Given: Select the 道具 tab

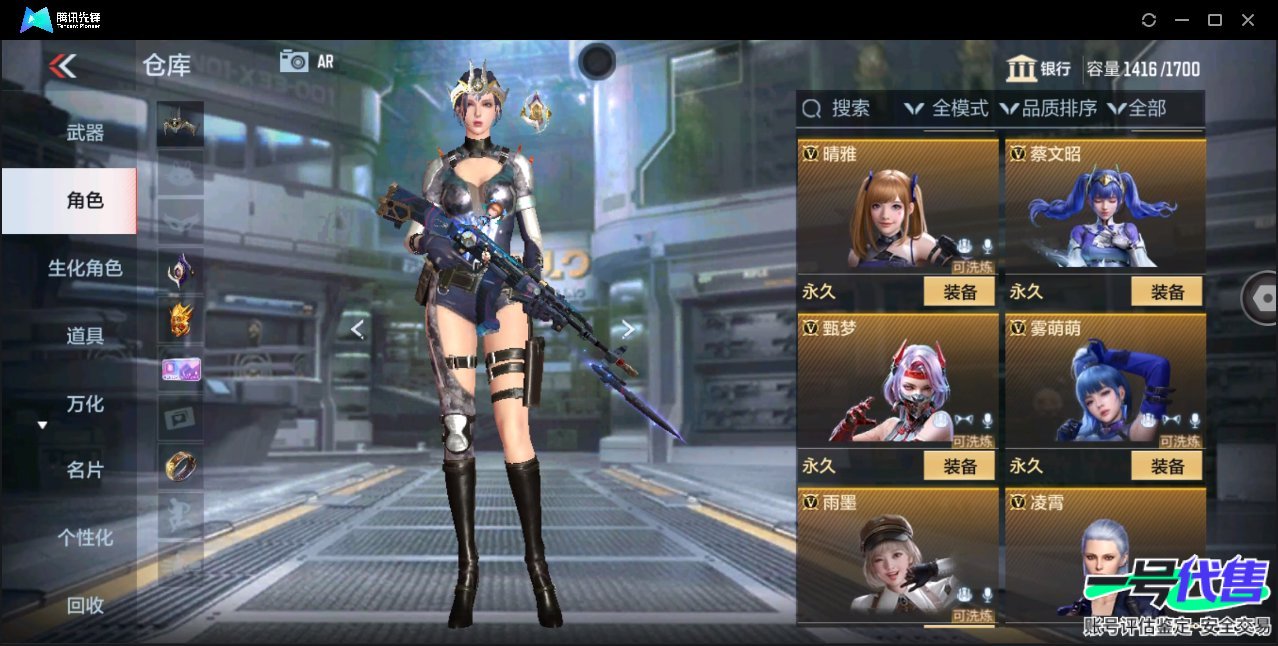Looking at the screenshot, I should [x=85, y=336].
